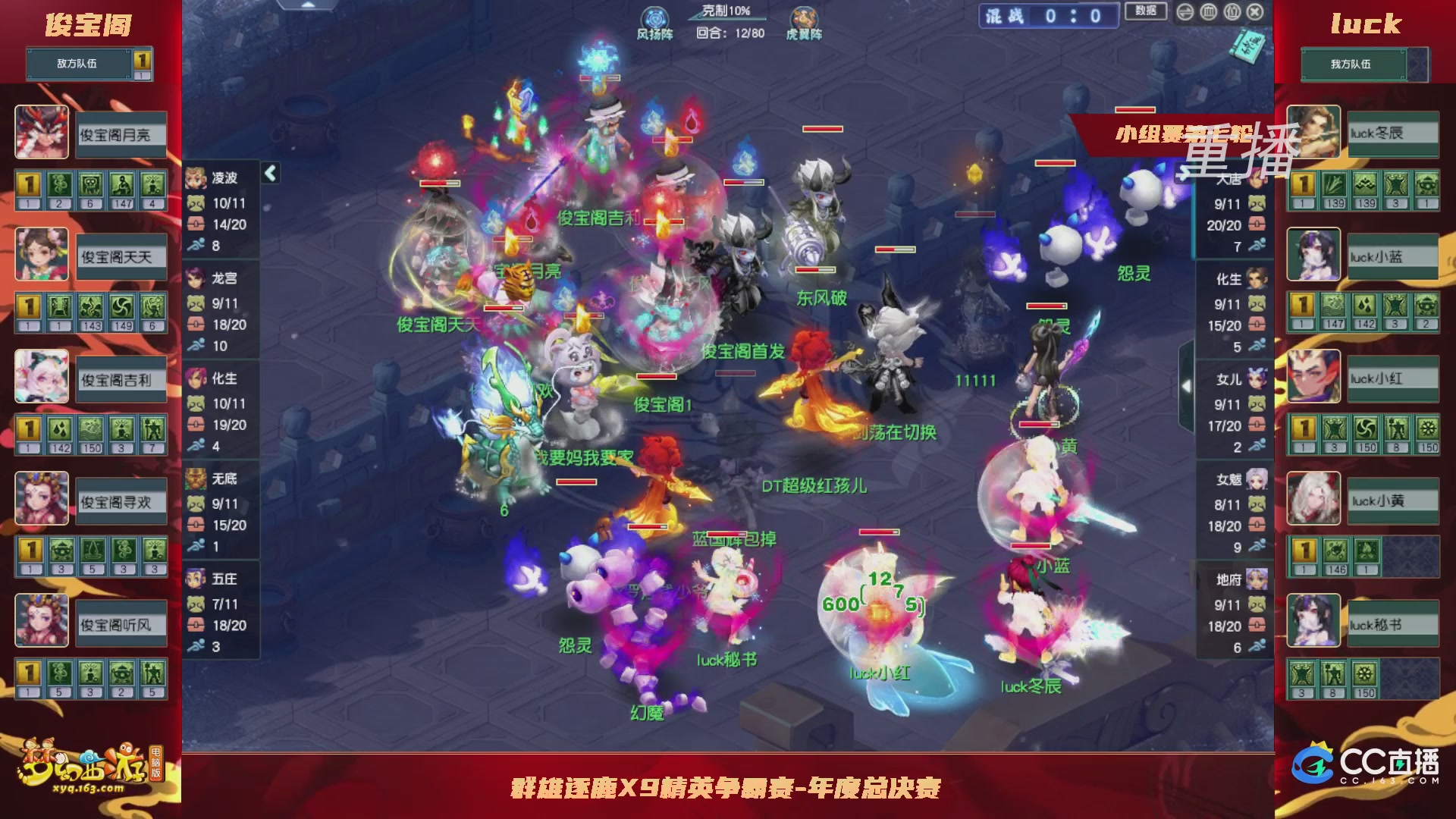Screen dimensions: 1456x819
Task: Click the 俊宝阁月亮 character portrait
Action: [x=42, y=133]
